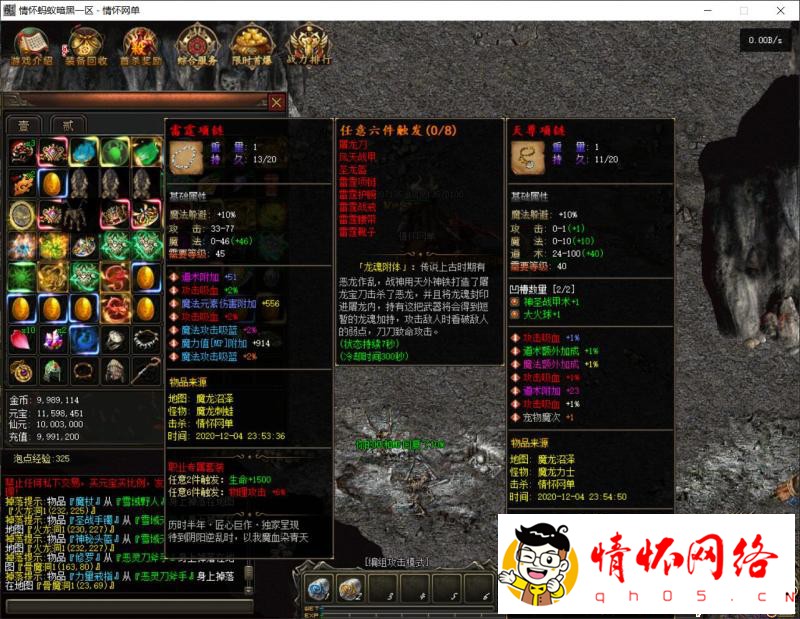Open the 限时首爆 timed first-drop menu
The image size is (800, 619).
(x=251, y=45)
